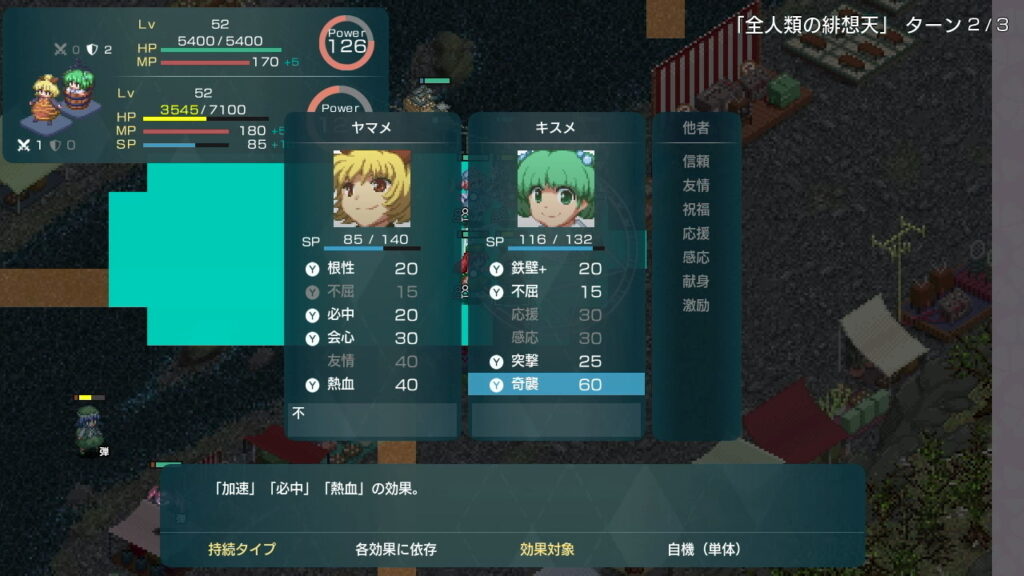The width and height of the screenshot is (1024, 576).
Task: Select the キスメ column header
Action: pyautogui.click(x=555, y=128)
